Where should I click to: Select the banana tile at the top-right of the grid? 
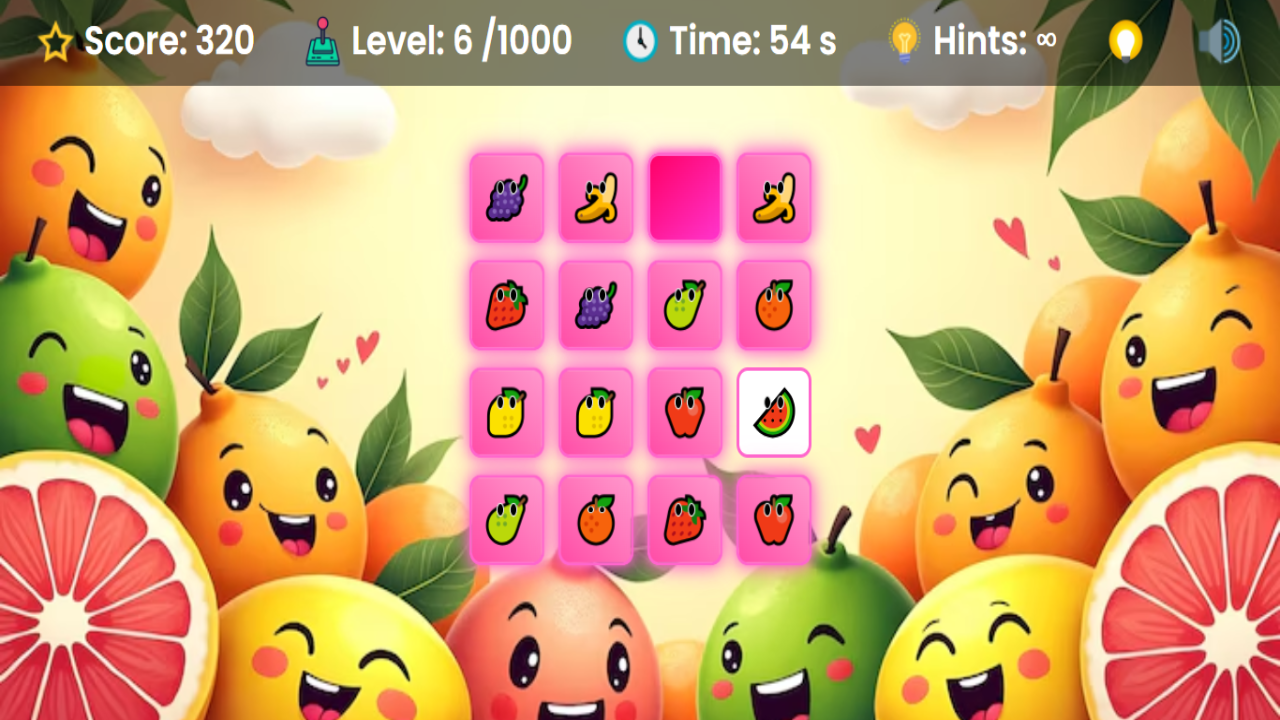click(775, 195)
